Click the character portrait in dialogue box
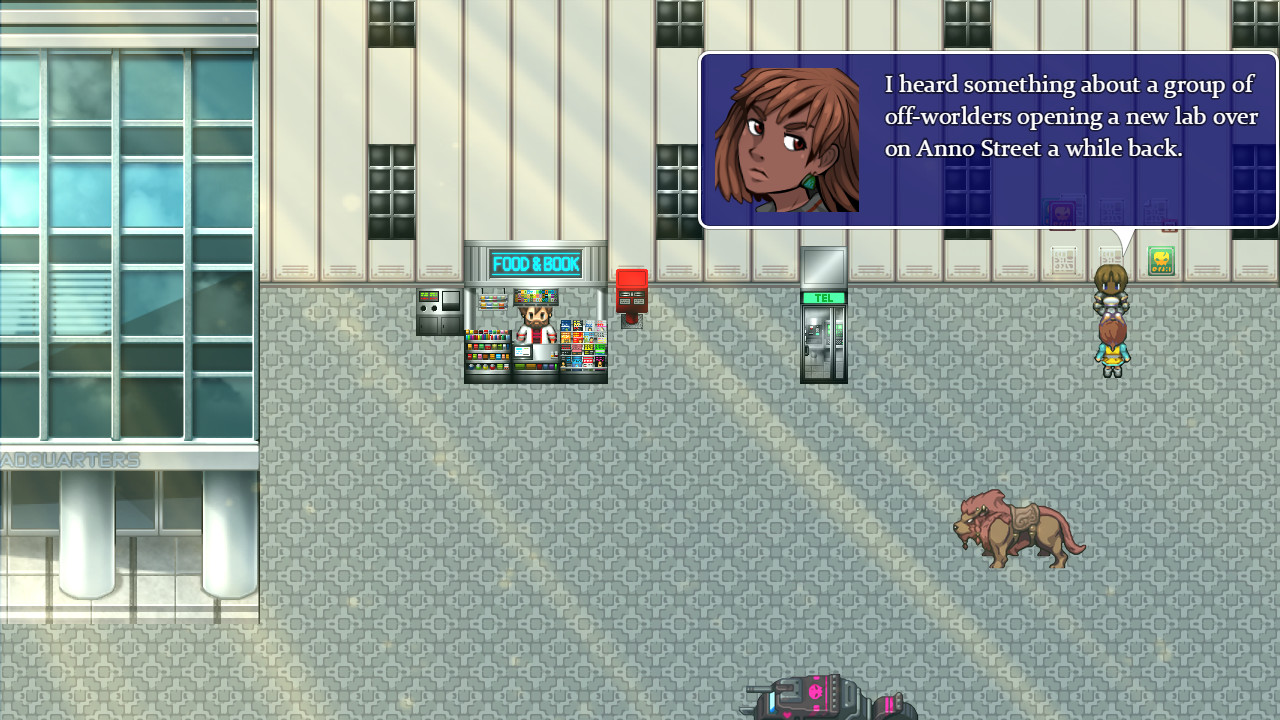 (x=786, y=137)
